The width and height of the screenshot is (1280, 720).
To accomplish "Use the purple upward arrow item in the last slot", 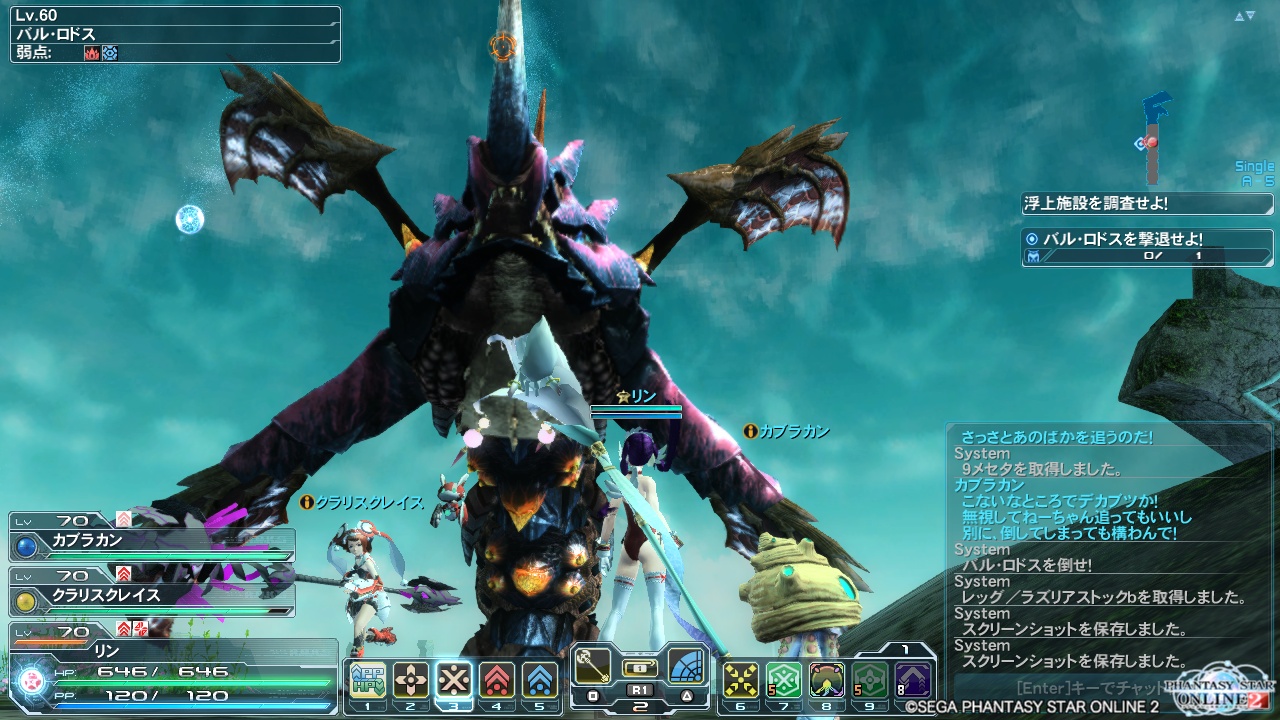I will 913,681.
